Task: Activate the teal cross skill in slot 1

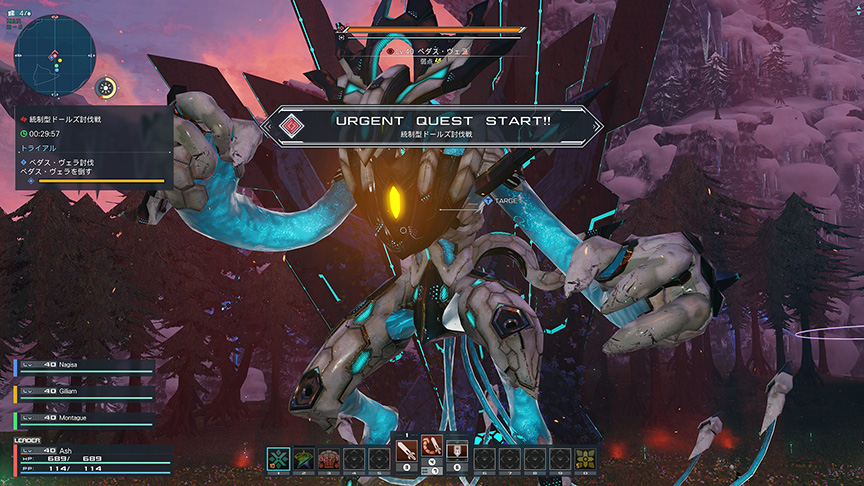Action: [279, 459]
